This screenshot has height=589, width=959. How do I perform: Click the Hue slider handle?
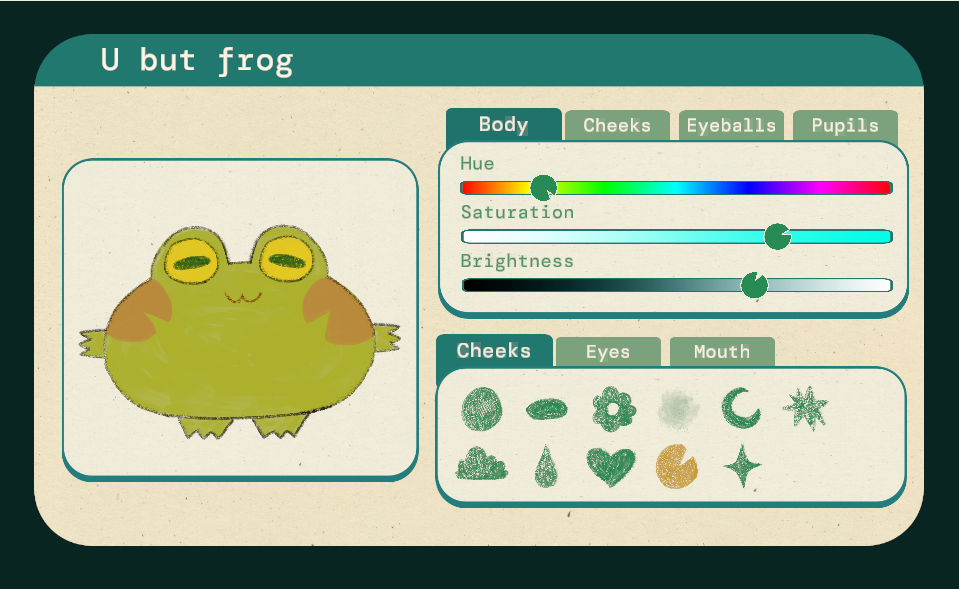coord(543,187)
